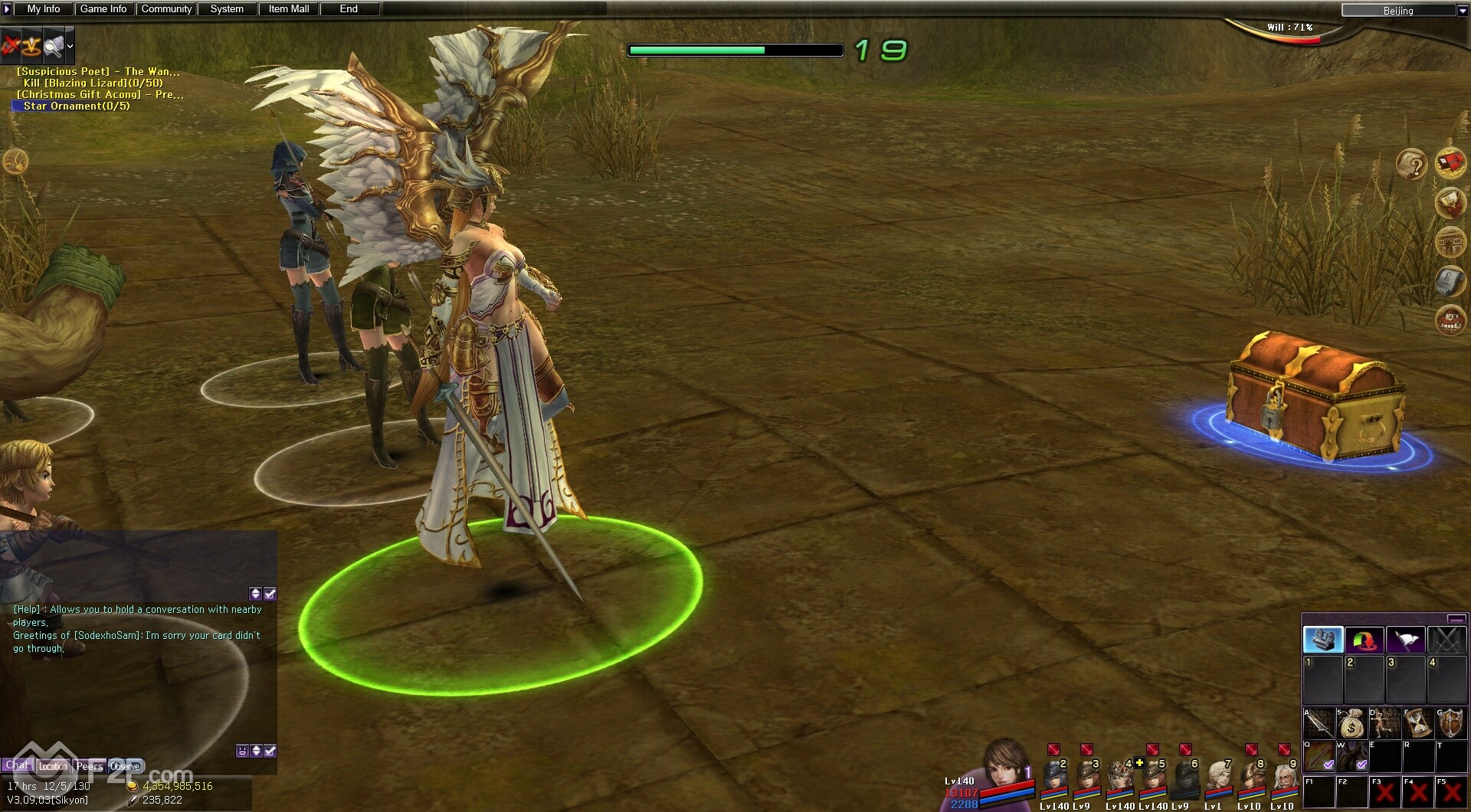Open the quest scroll help icon
This screenshot has width=1471, height=812.
point(1411,165)
